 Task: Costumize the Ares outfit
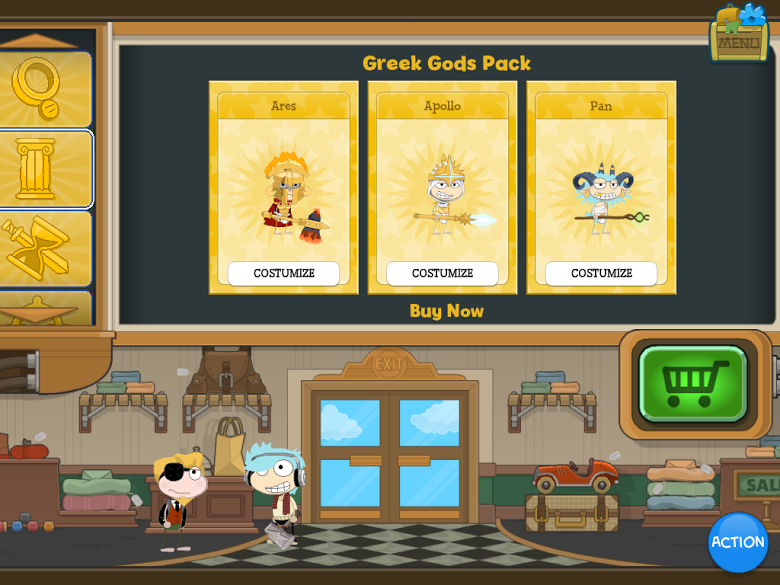pyautogui.click(x=284, y=273)
